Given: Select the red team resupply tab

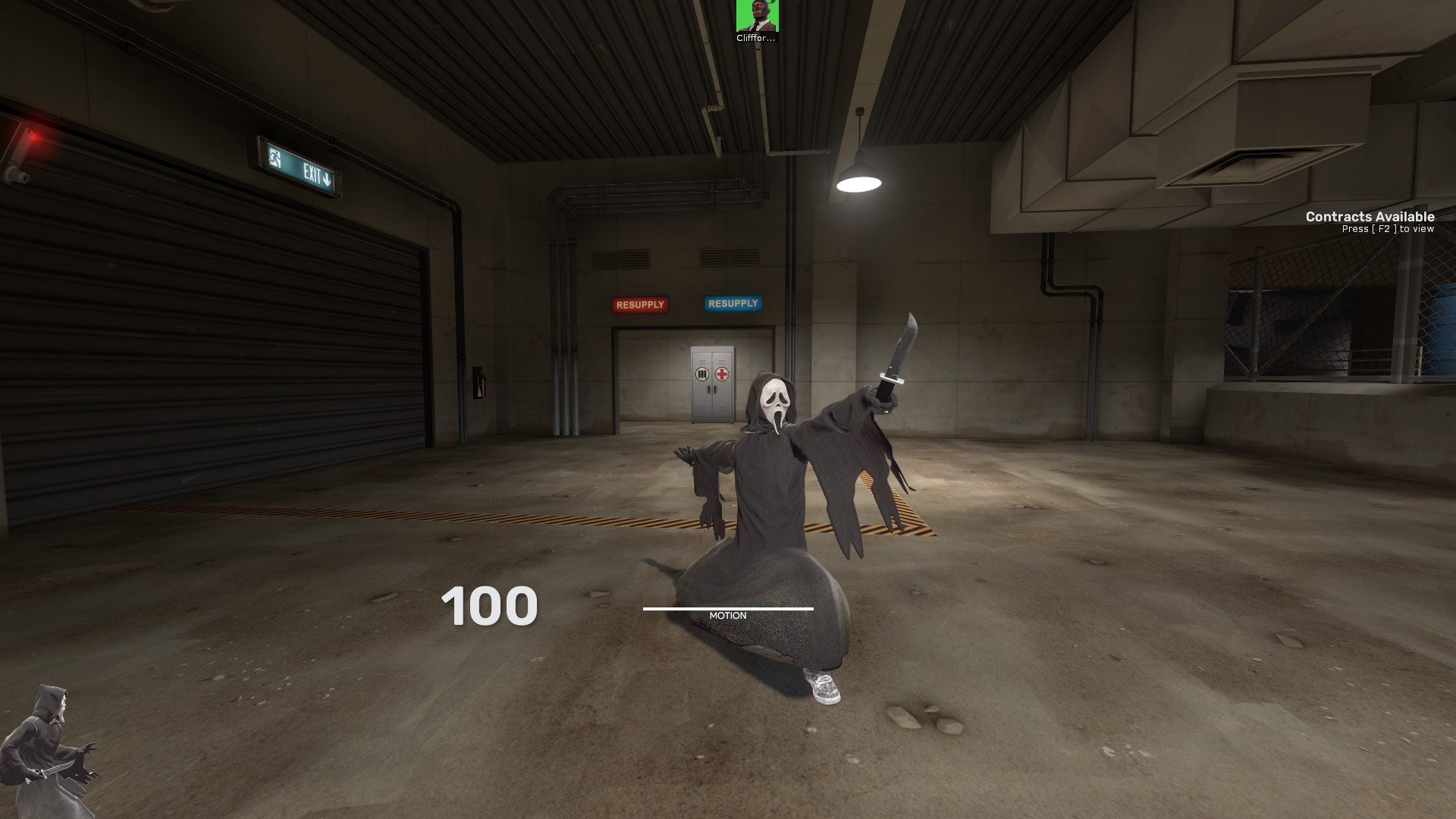Looking at the screenshot, I should pos(639,304).
